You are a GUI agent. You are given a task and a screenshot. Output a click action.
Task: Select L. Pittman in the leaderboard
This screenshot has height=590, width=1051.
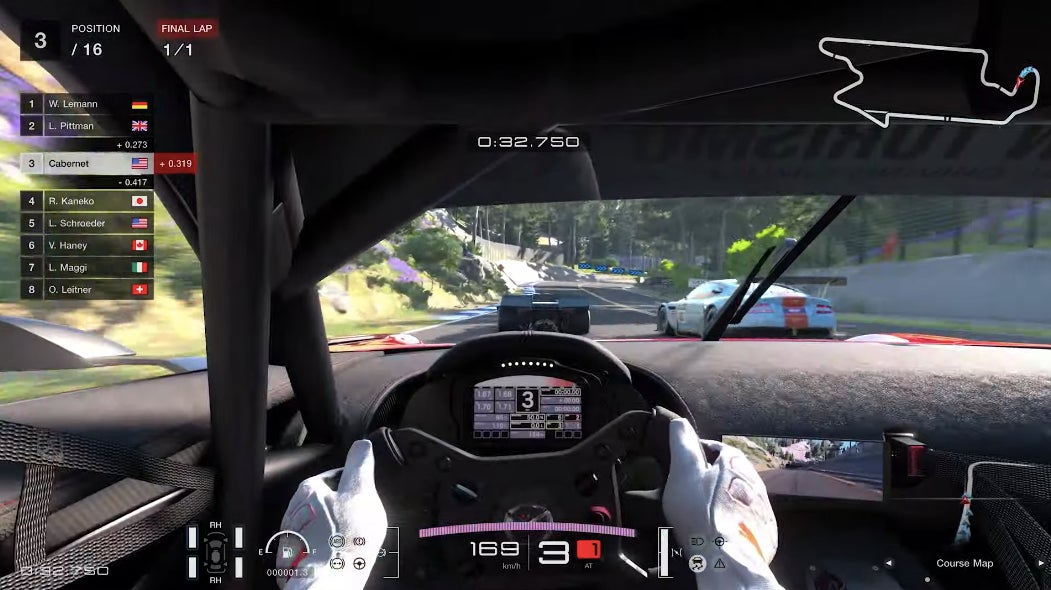(87, 126)
